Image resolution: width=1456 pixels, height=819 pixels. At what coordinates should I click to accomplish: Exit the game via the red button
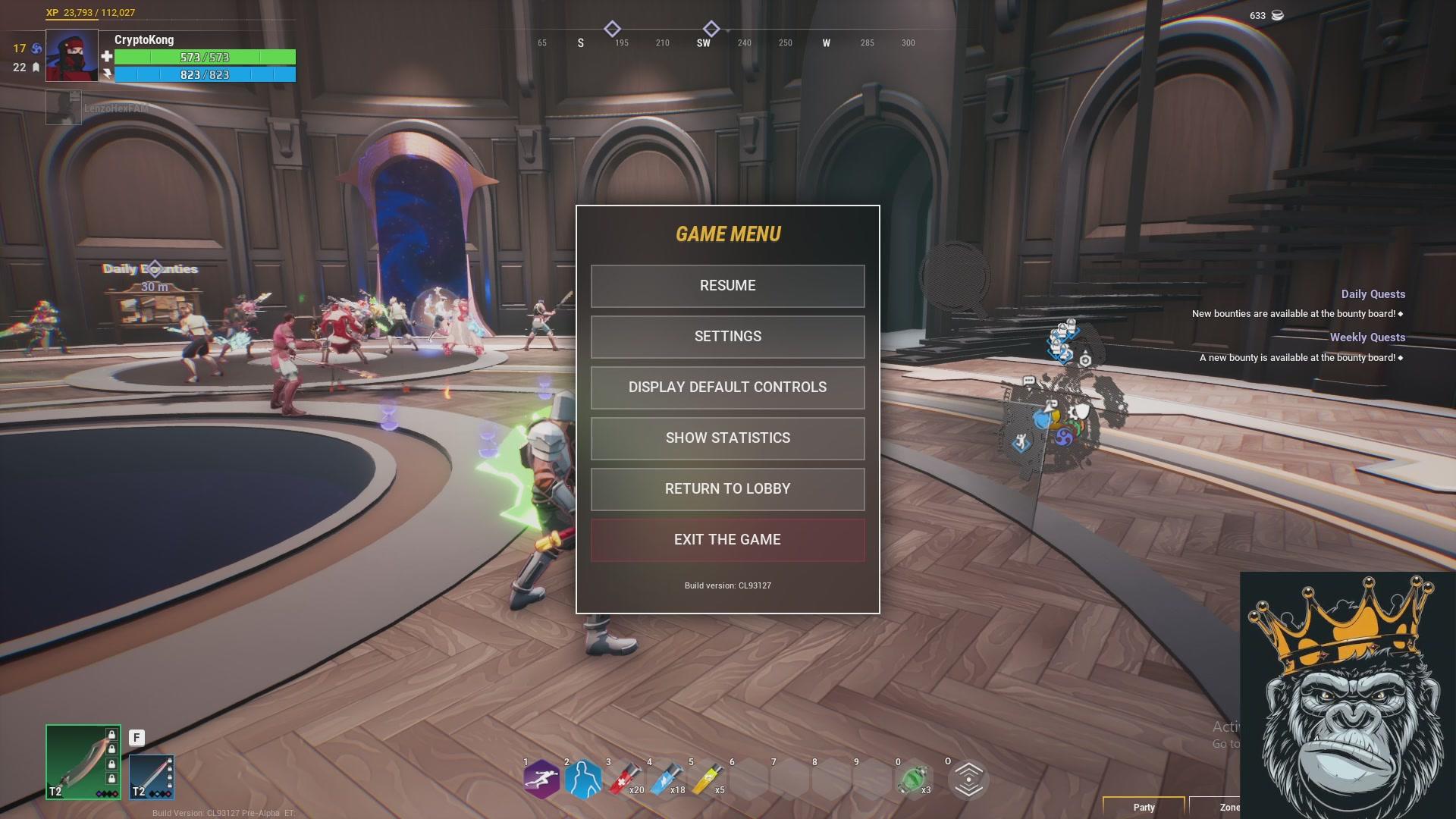pos(727,540)
